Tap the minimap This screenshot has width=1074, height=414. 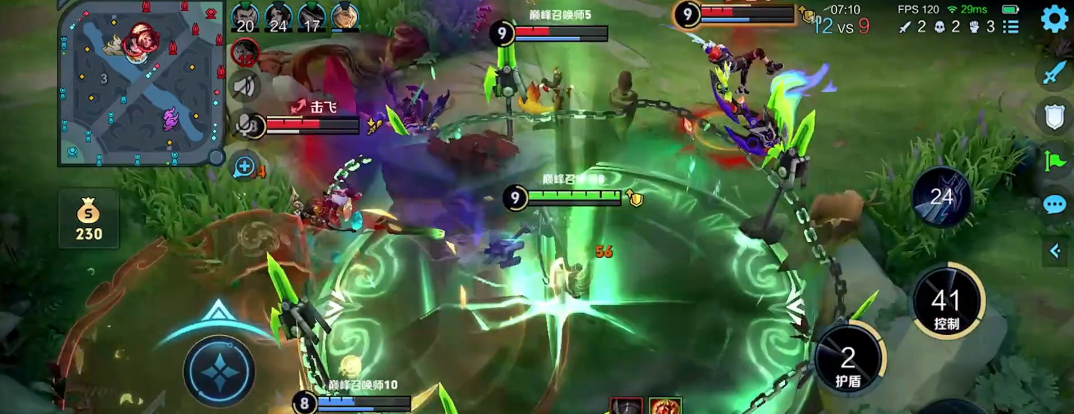click(140, 82)
